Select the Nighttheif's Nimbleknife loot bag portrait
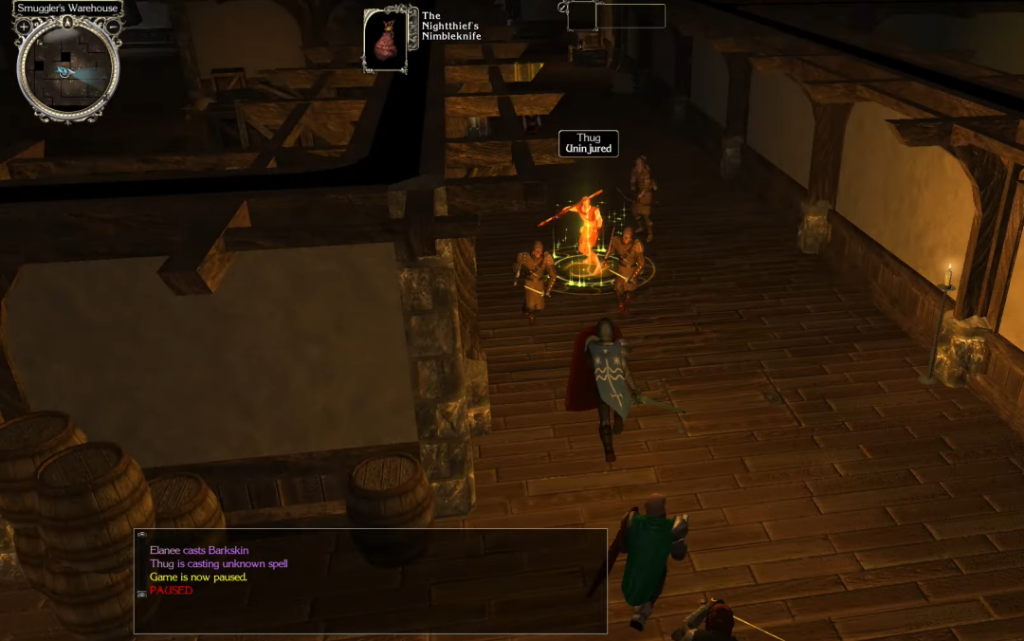 (385, 40)
